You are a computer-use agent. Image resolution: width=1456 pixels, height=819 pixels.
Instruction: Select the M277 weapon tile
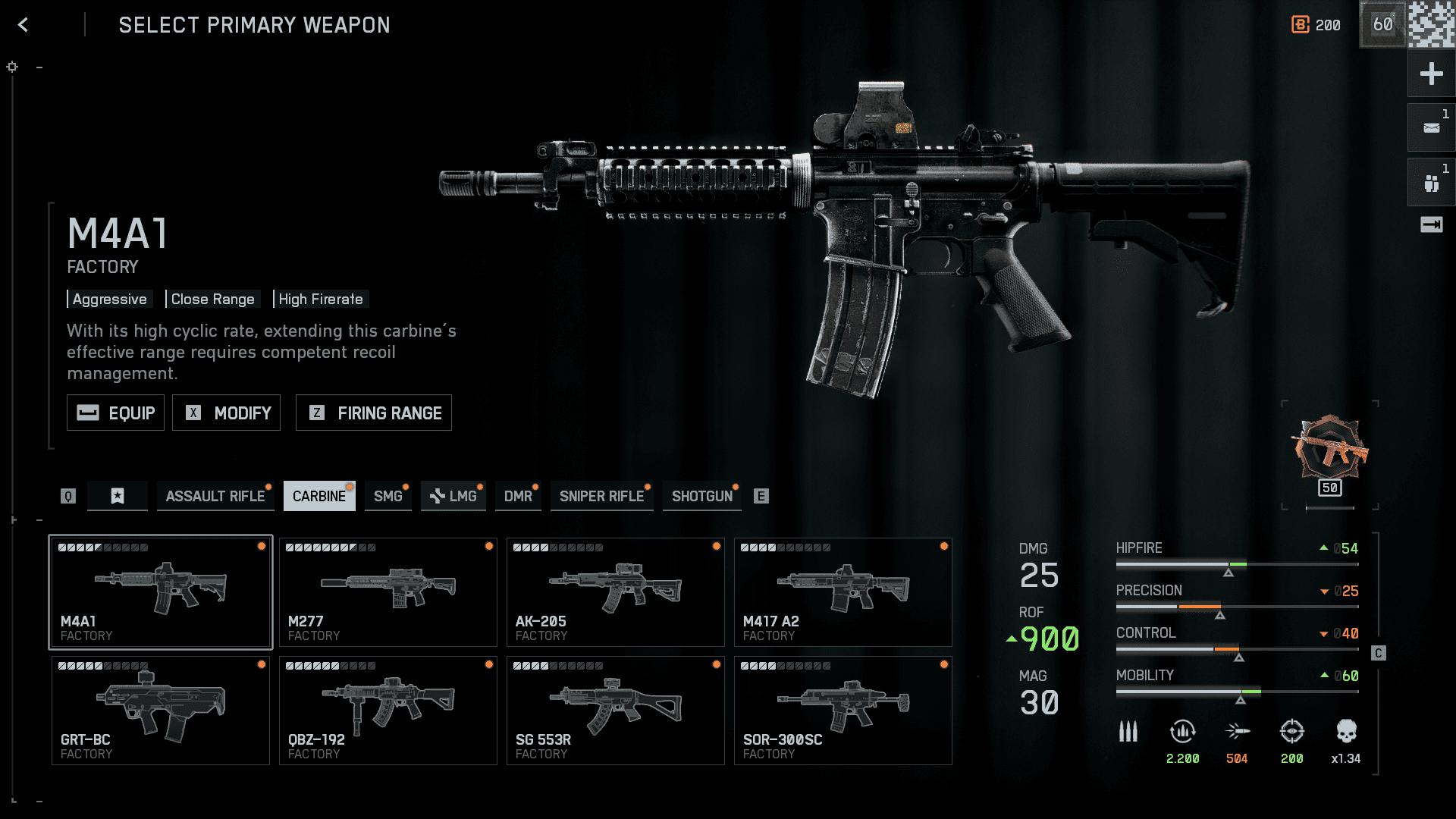click(x=388, y=592)
